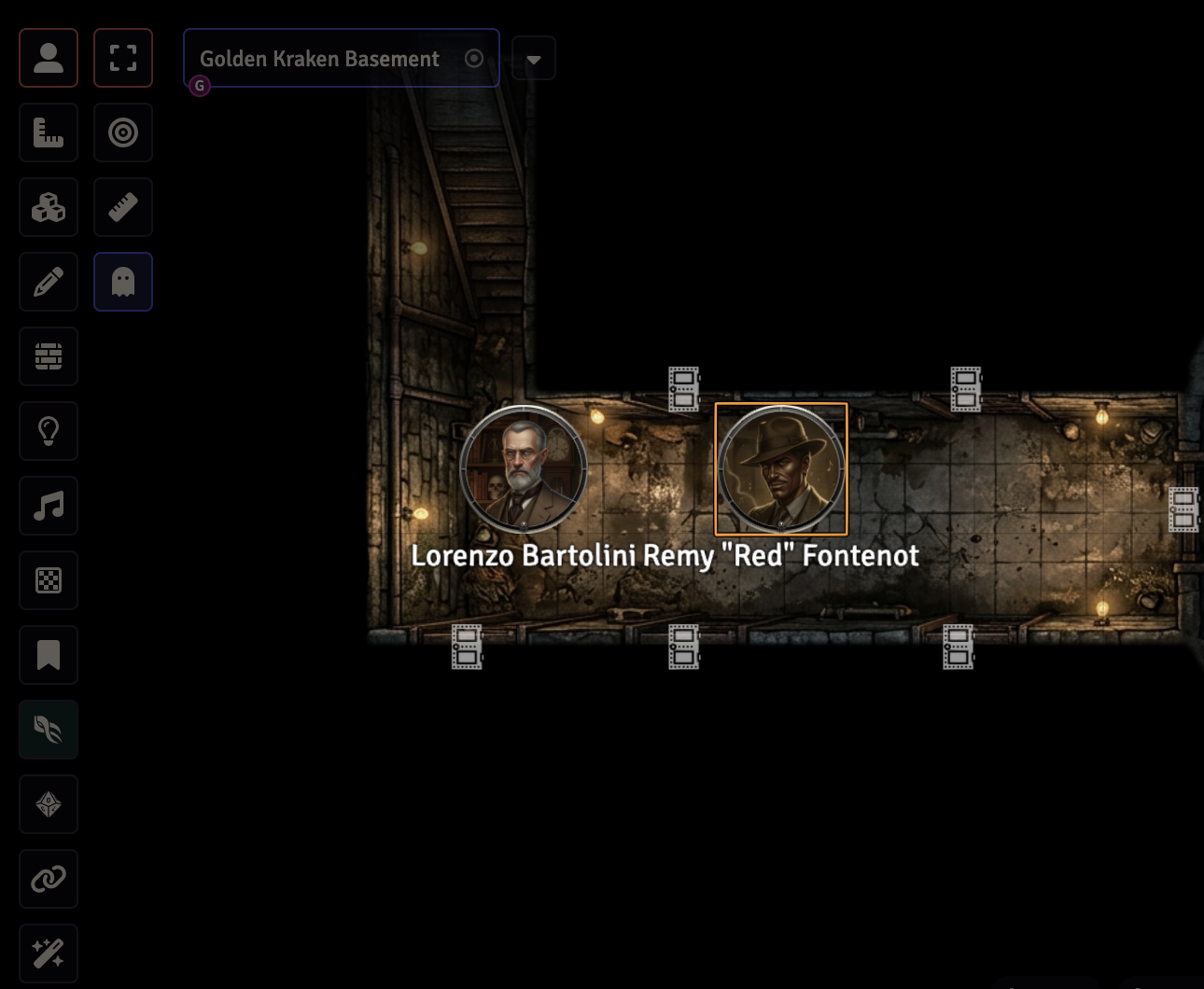
Task: Click the polyhedral die toolbar icon
Action: tap(49, 804)
